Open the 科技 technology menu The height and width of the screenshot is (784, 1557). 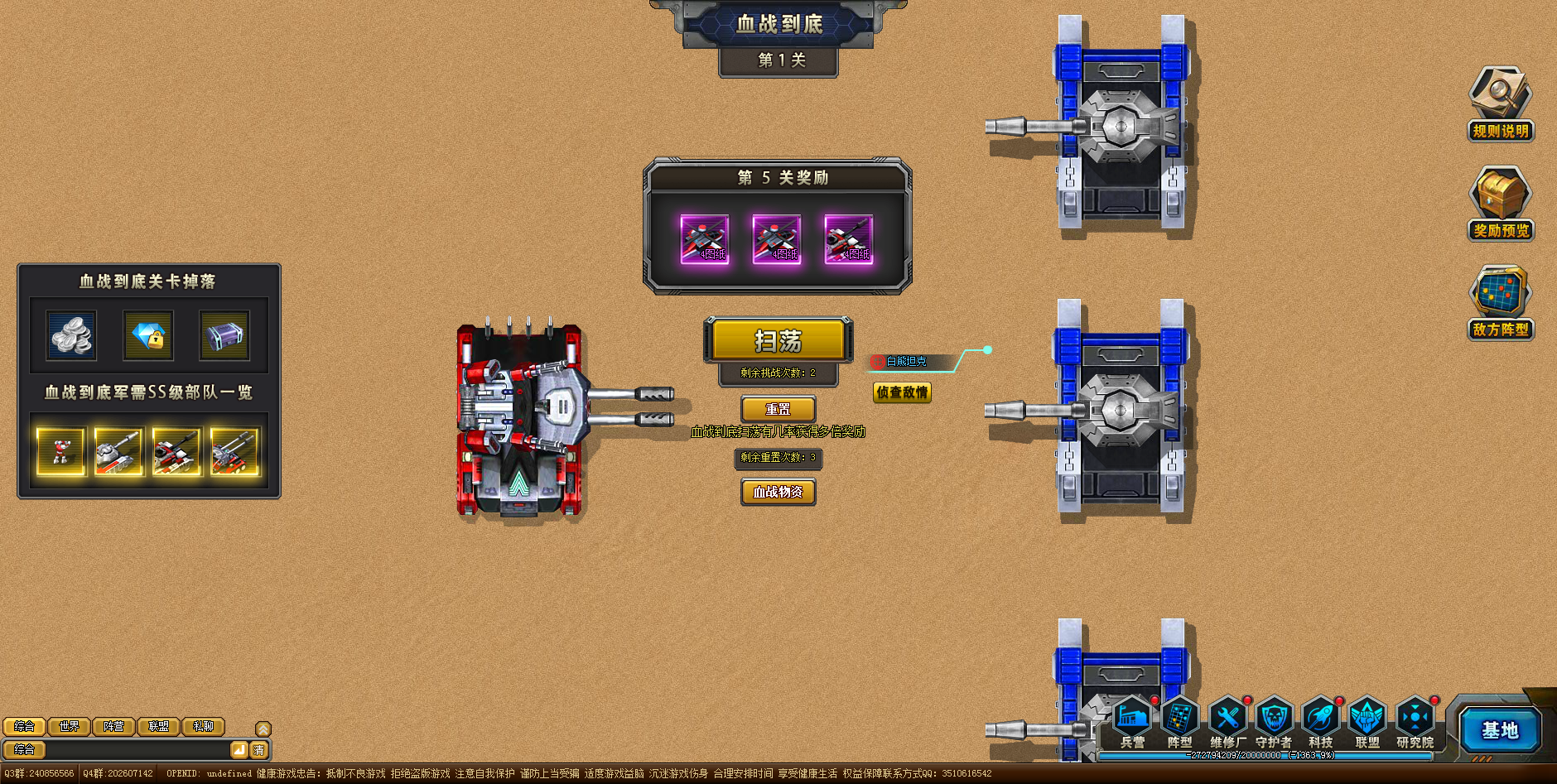(1321, 722)
